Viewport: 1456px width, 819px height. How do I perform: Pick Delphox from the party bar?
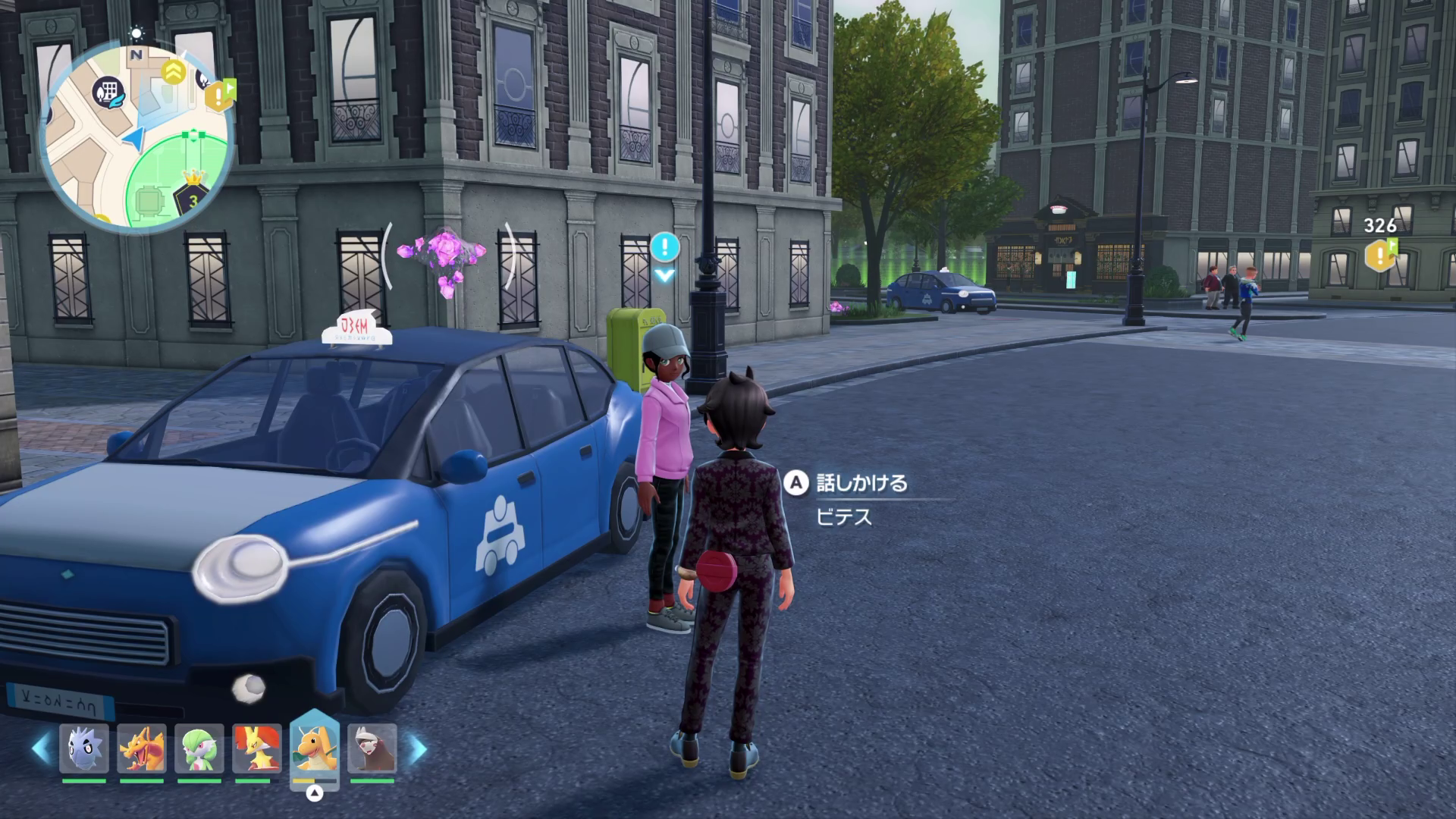pyautogui.click(x=257, y=748)
